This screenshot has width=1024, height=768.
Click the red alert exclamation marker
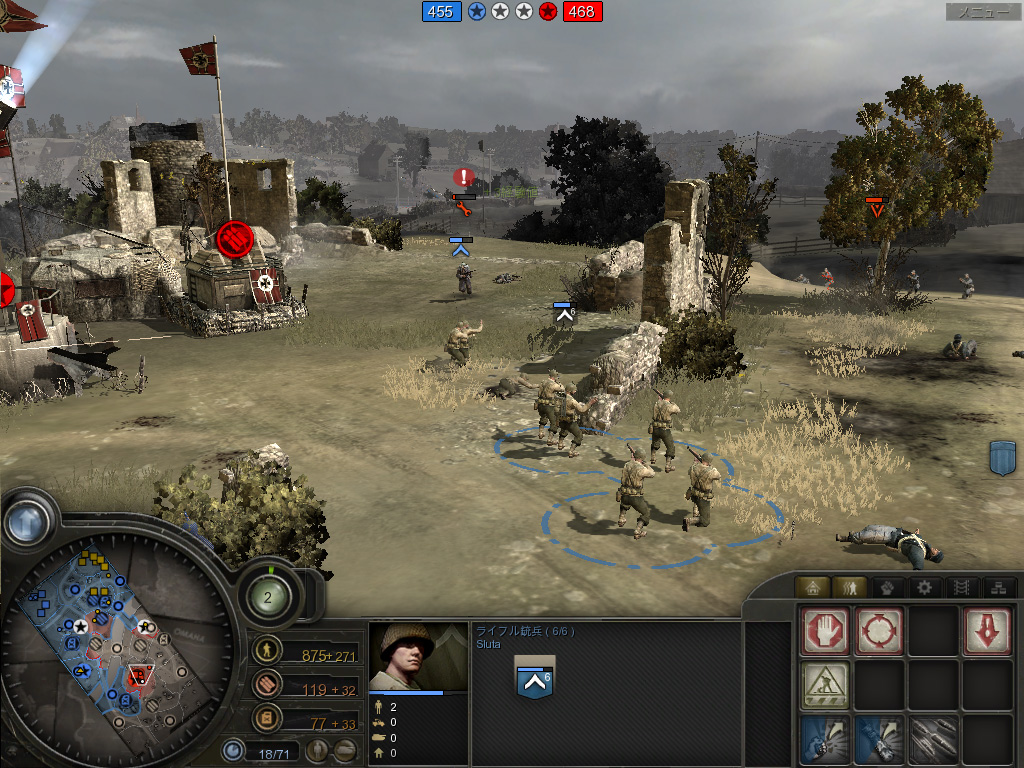click(463, 178)
